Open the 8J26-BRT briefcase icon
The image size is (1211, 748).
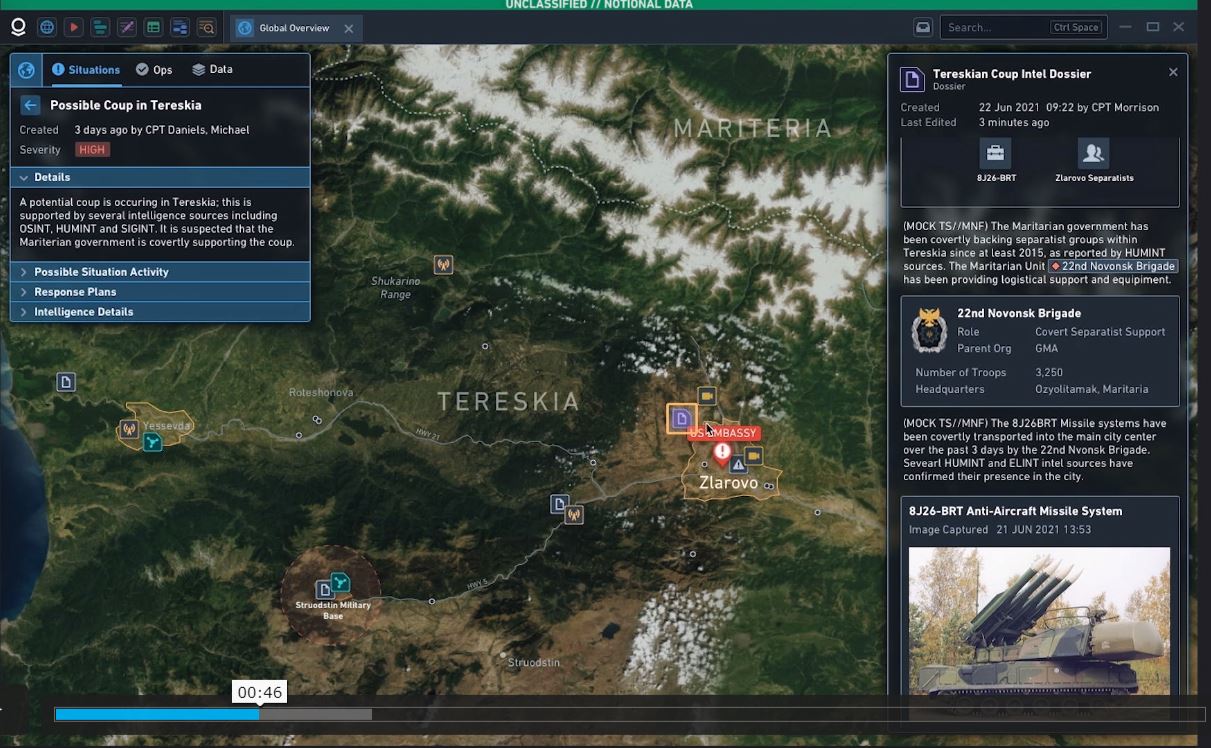coord(995,154)
